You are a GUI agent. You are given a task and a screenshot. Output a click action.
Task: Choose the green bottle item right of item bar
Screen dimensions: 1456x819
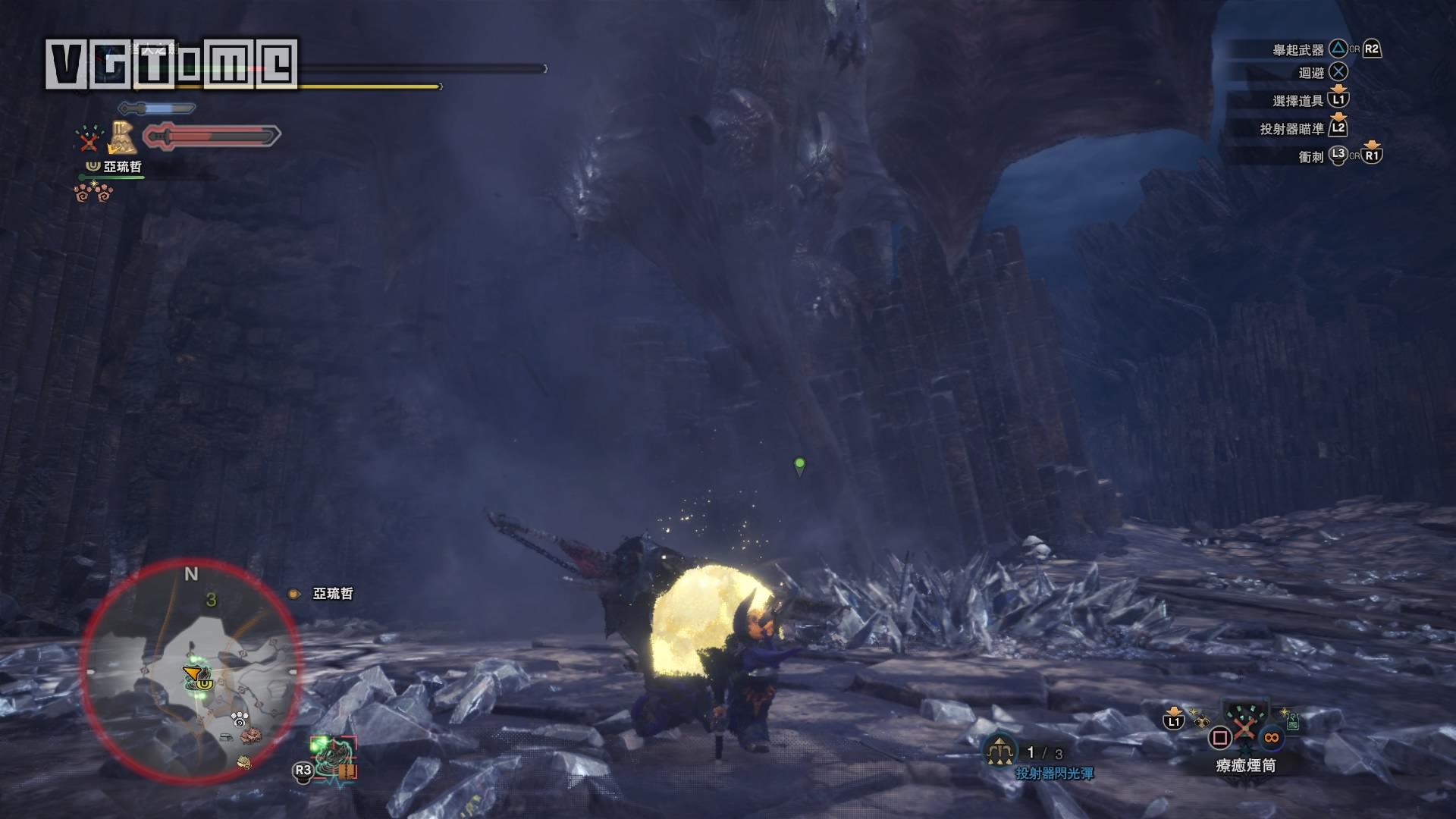pyautogui.click(x=1292, y=720)
